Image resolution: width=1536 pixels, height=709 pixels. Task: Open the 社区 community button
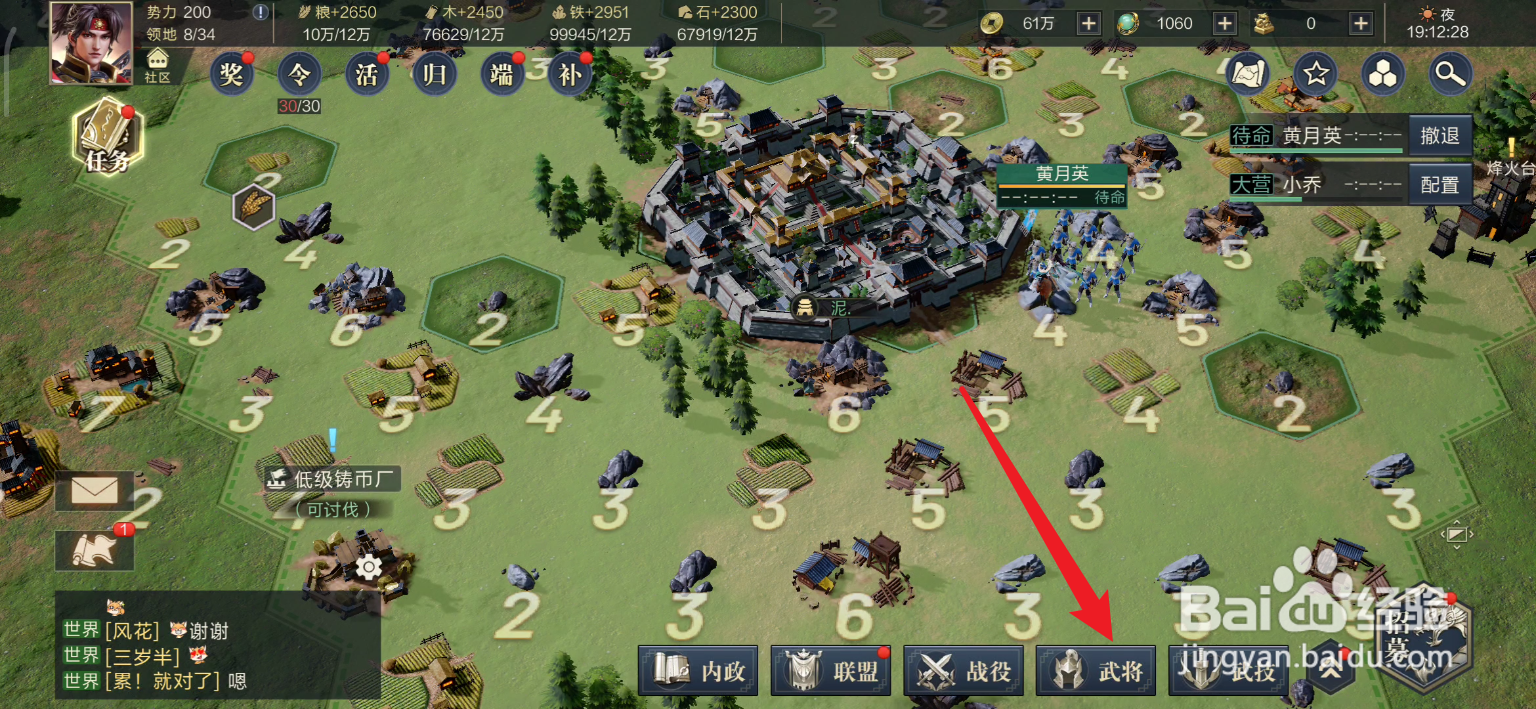click(x=157, y=67)
